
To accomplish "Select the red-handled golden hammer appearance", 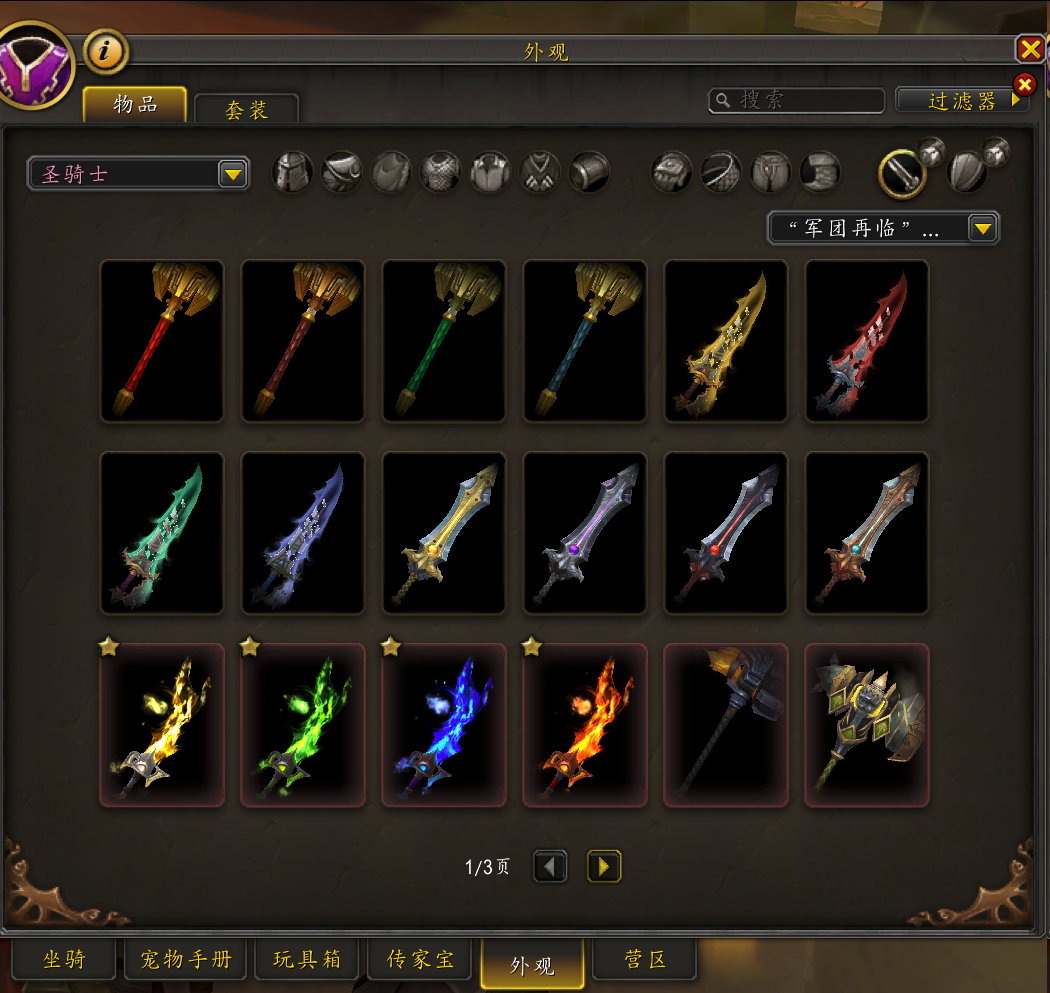I will click(x=162, y=341).
